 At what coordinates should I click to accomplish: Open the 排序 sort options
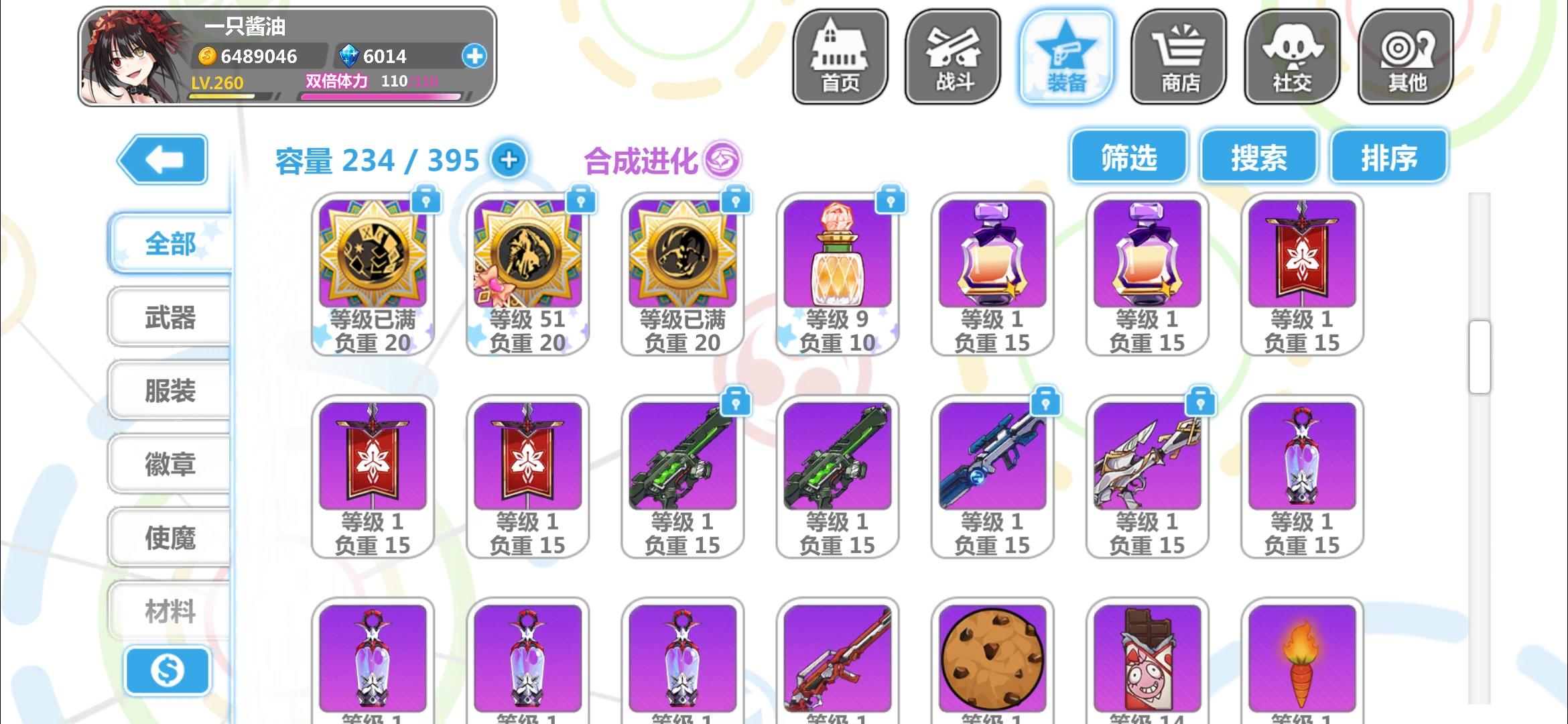tap(1388, 156)
